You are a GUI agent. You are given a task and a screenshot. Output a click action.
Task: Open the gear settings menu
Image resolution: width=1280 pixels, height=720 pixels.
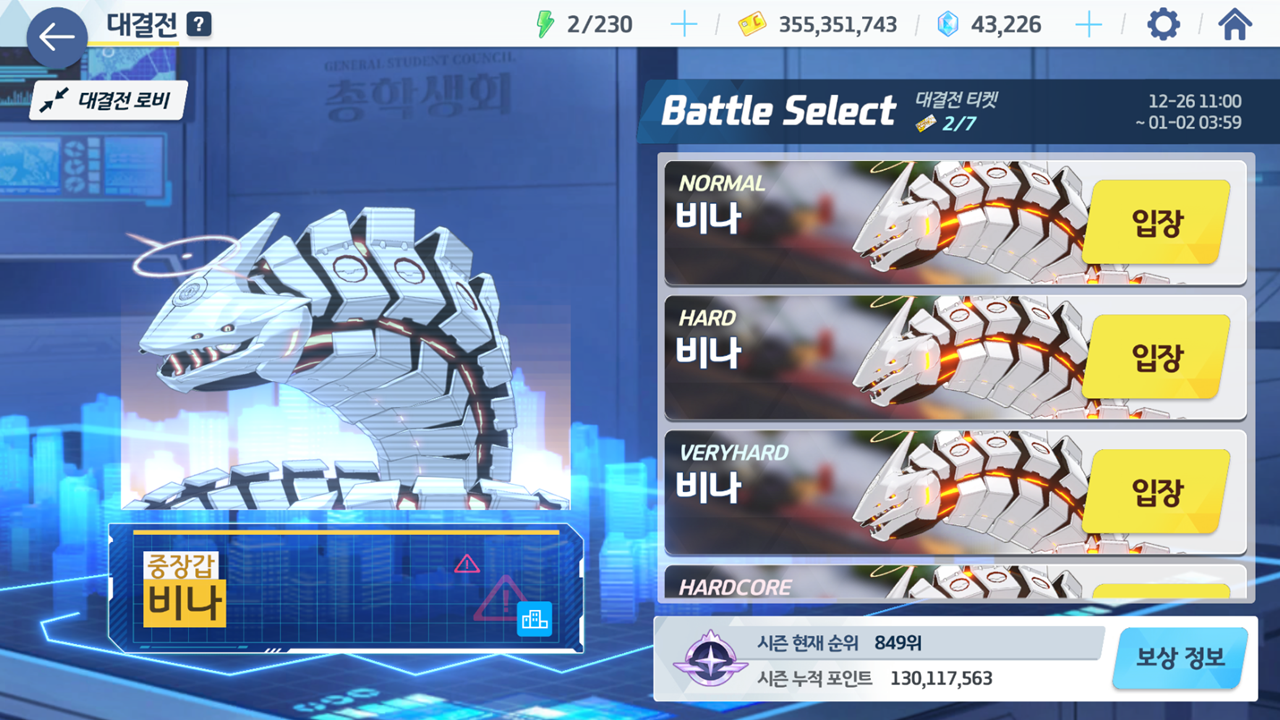pos(1163,25)
